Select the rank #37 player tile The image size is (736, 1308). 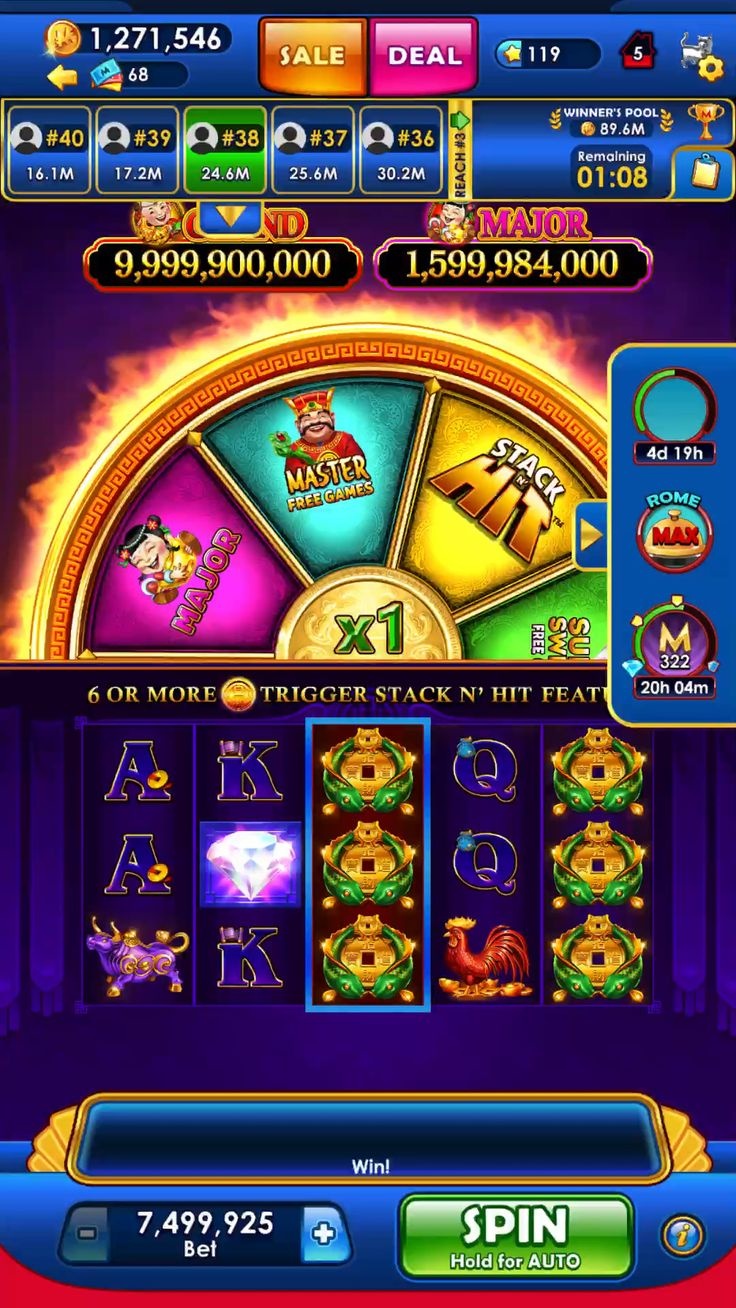(x=312, y=150)
